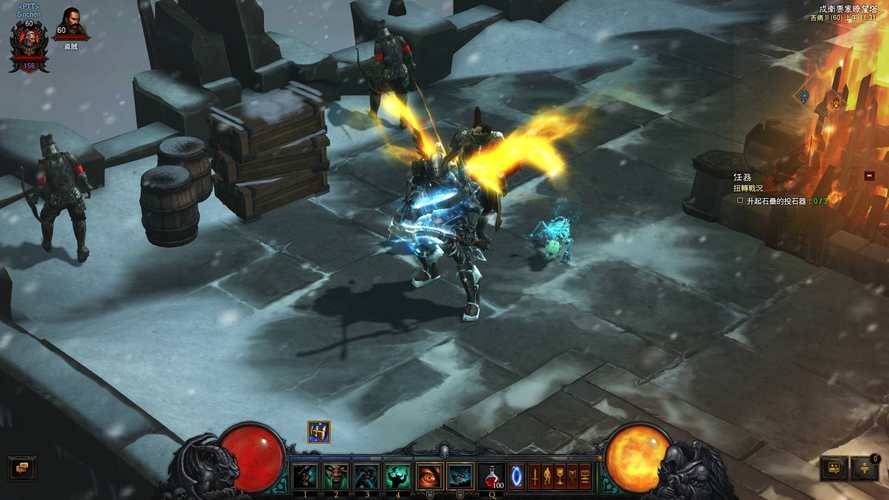Click the left button in bottom-right corner
Viewport: 889px width, 500px height.
point(834,468)
